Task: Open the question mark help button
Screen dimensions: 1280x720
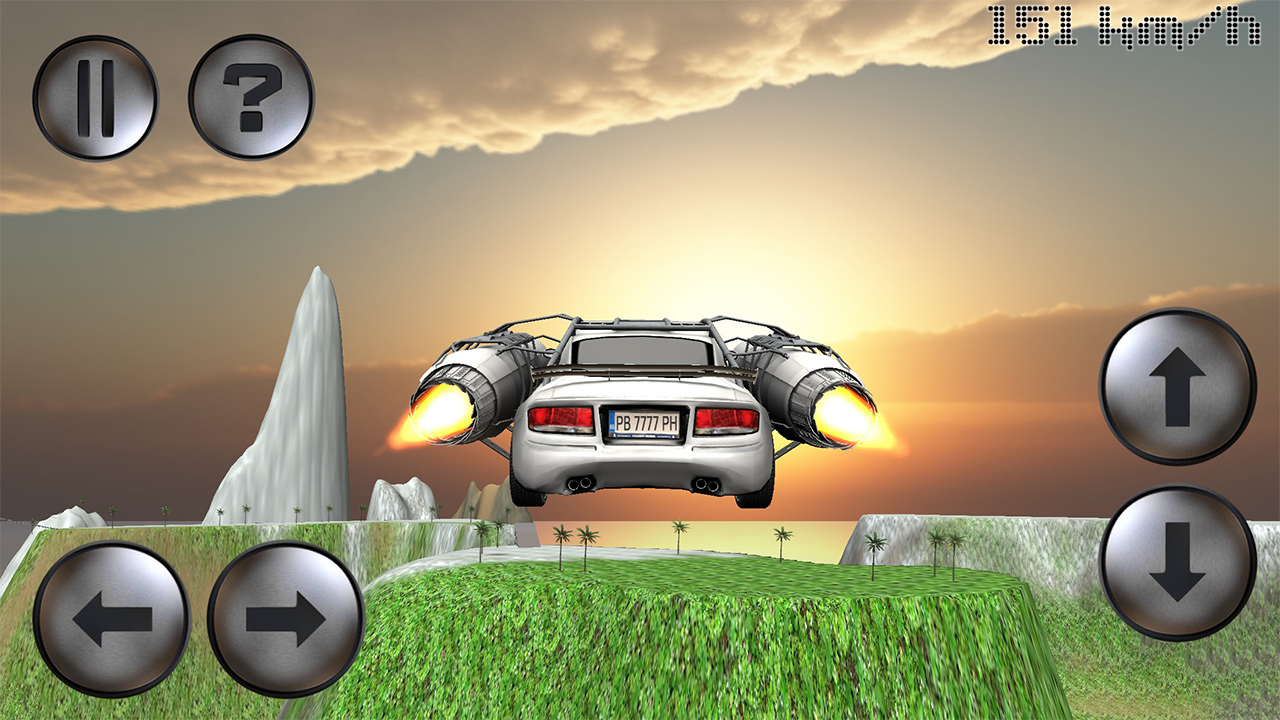Action: pyautogui.click(x=251, y=98)
